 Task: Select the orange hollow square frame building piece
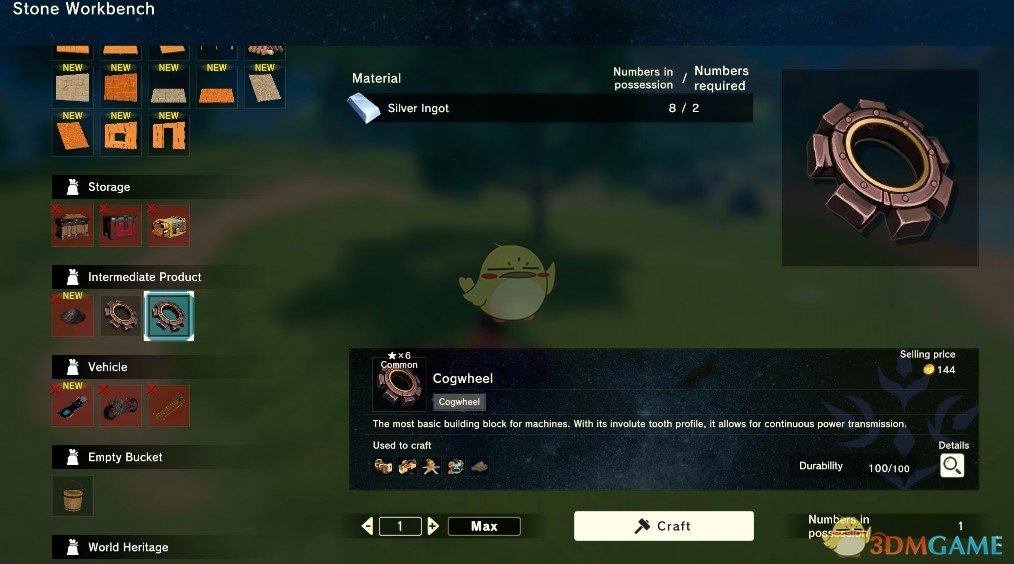(120, 134)
